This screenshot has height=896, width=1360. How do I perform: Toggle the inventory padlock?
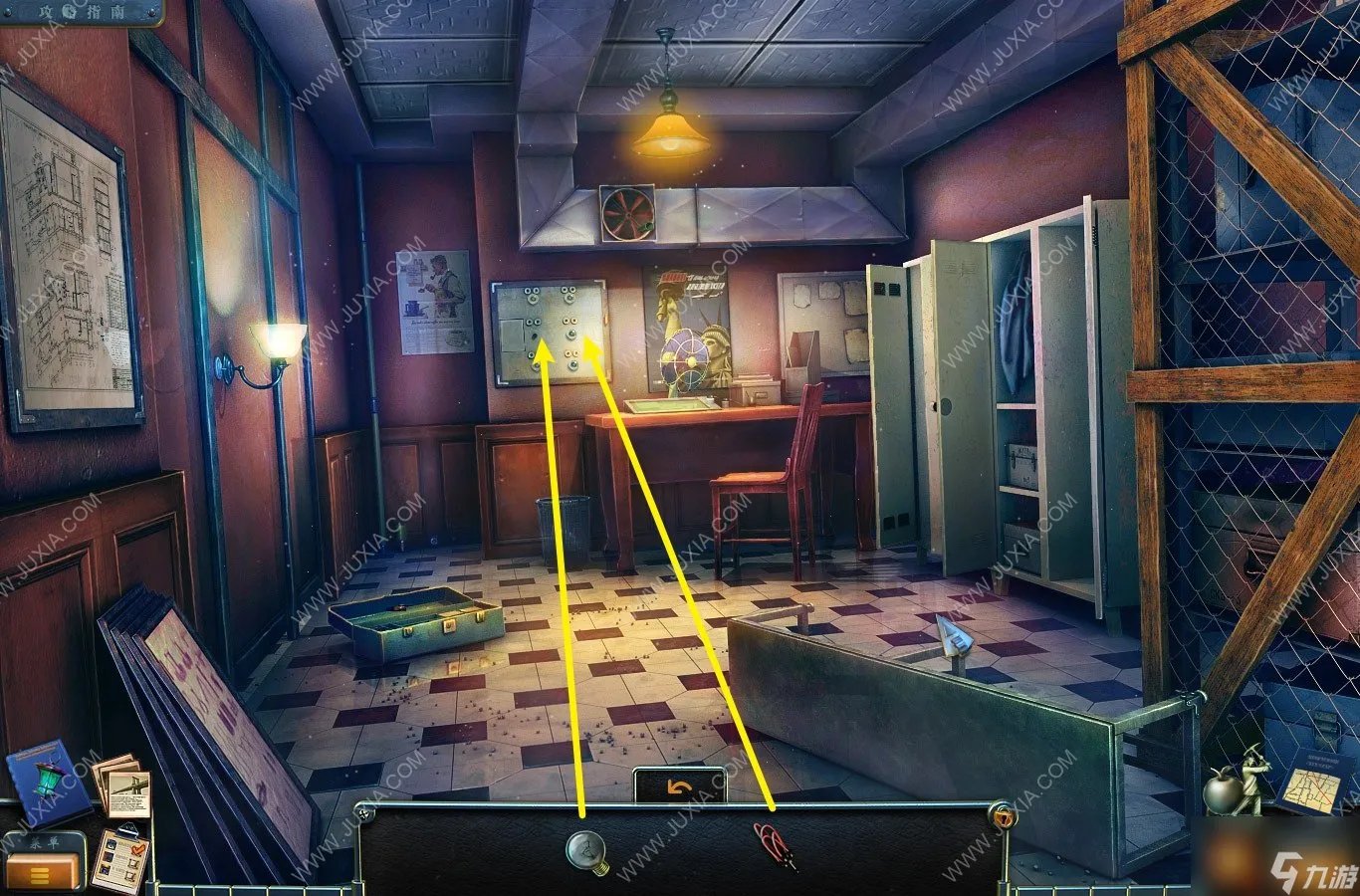(x=1003, y=816)
